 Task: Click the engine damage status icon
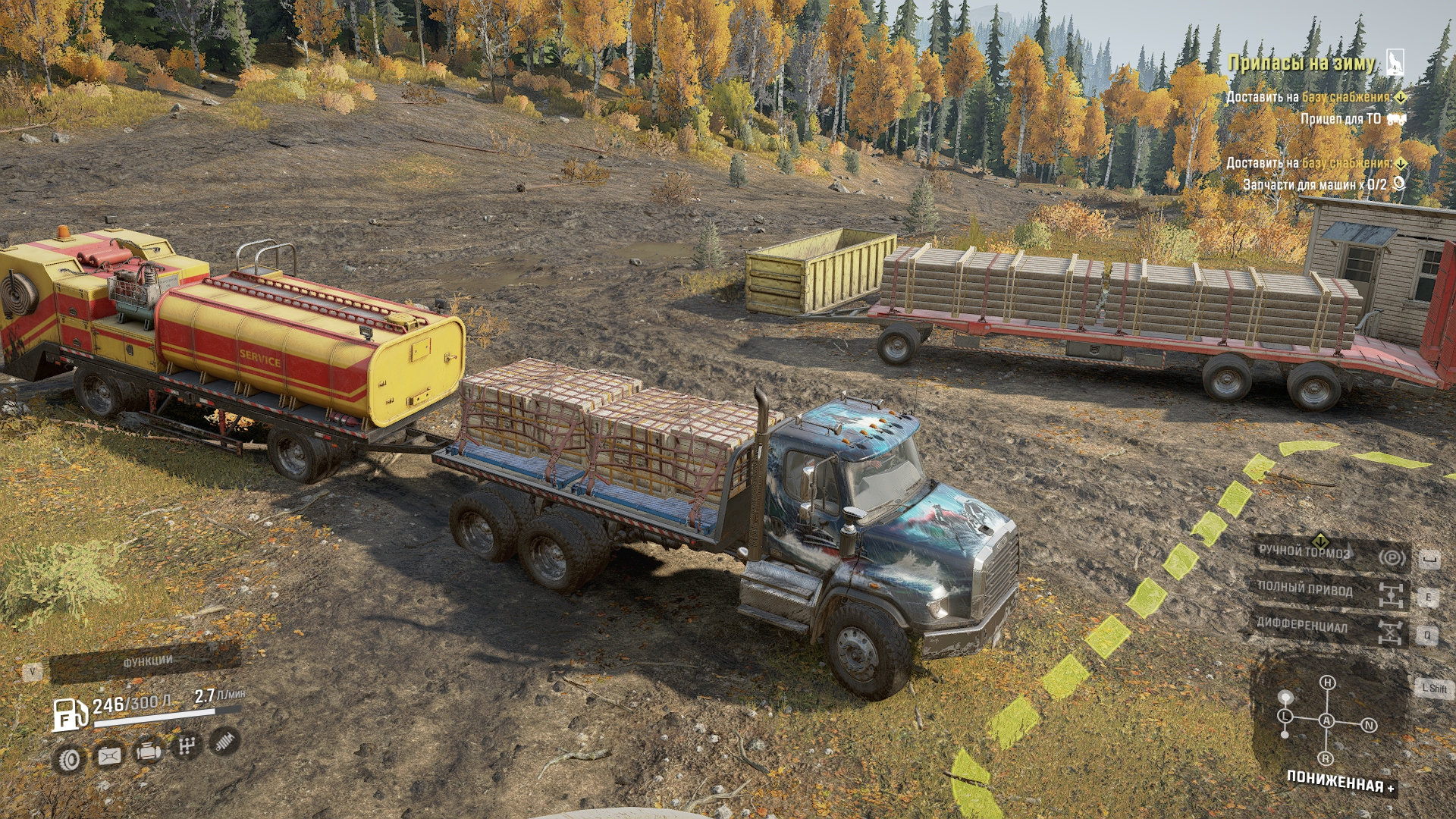click(x=147, y=752)
